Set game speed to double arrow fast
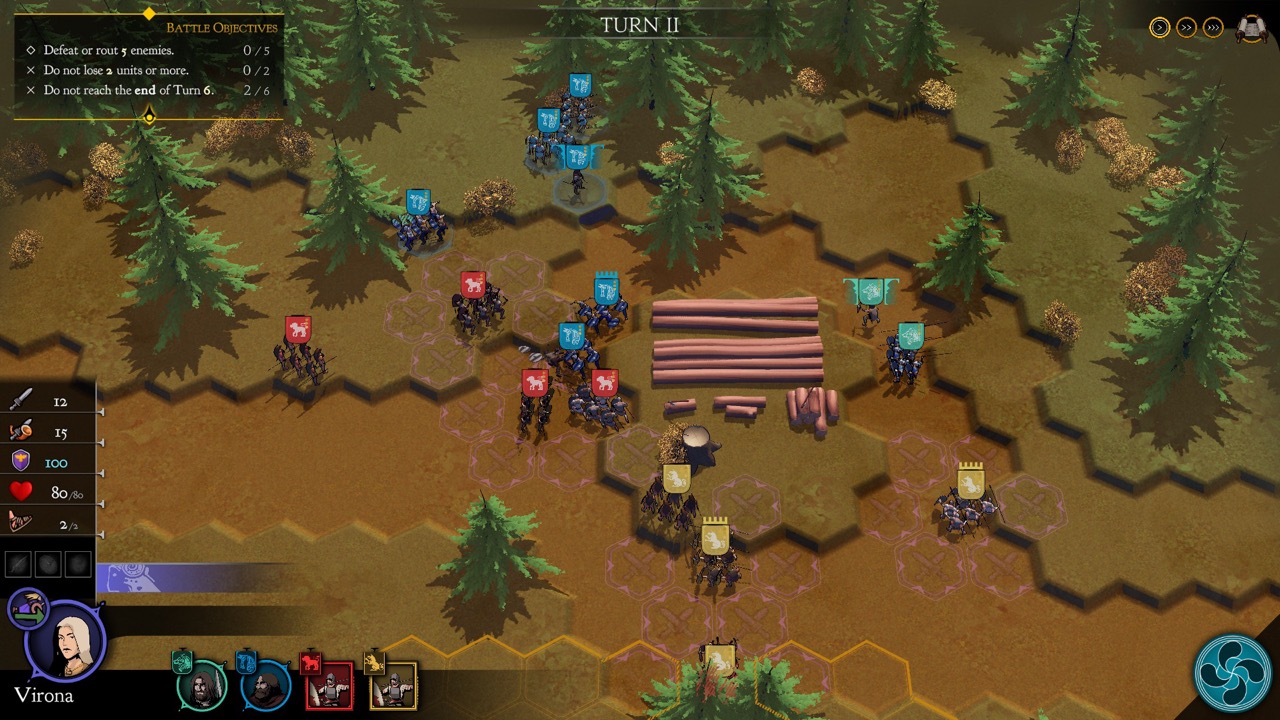 click(1187, 28)
